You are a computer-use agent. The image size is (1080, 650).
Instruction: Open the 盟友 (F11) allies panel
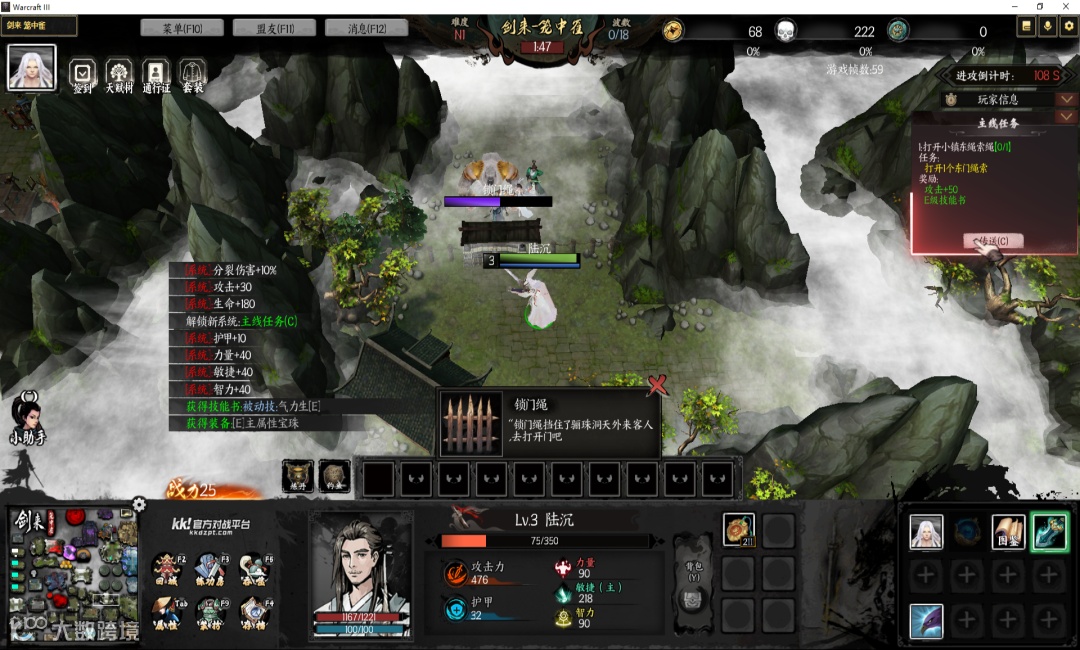[274, 28]
